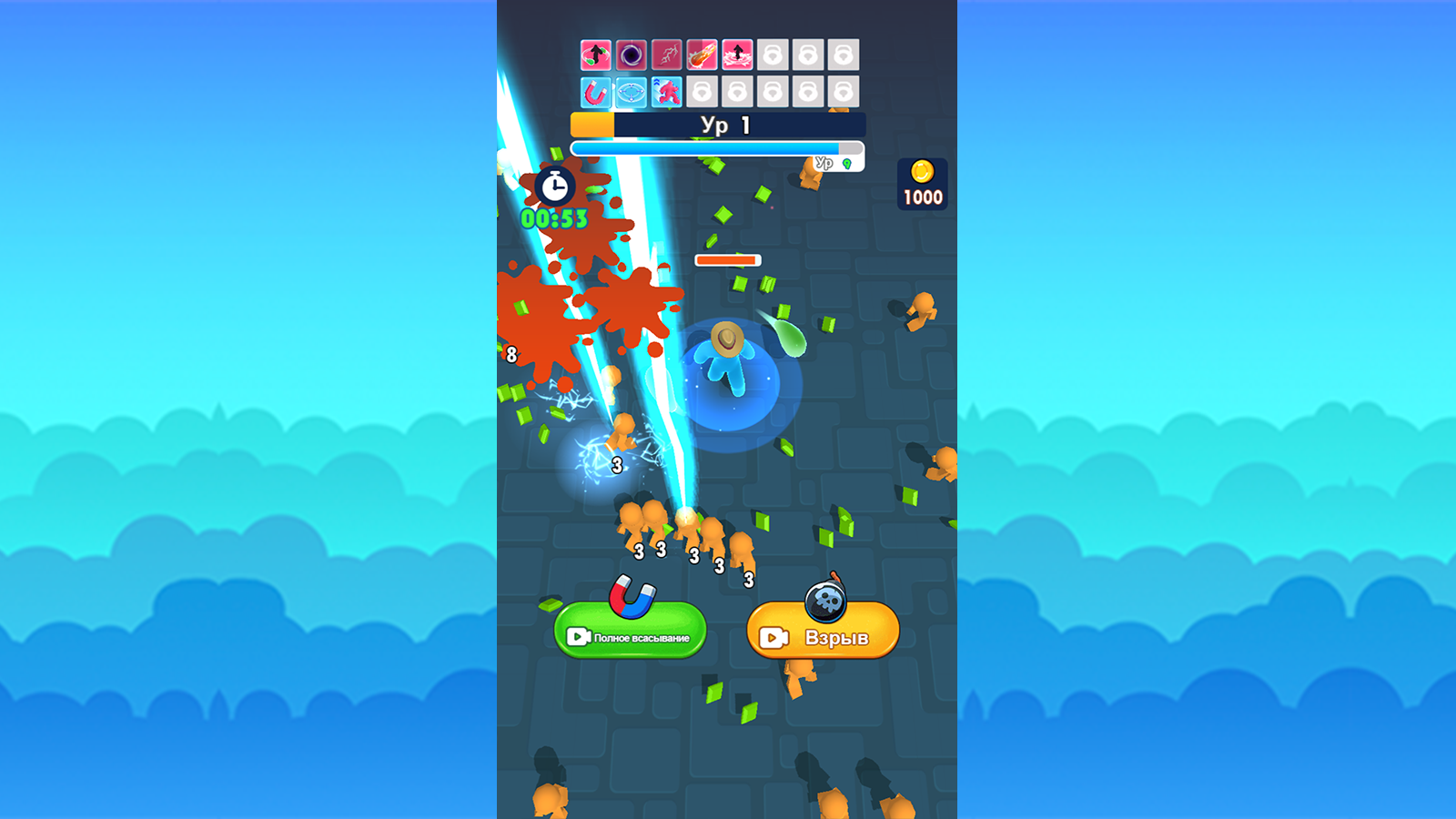Tap the gold coin balance of 1000
The height and width of the screenshot is (819, 1456).
coord(921,184)
